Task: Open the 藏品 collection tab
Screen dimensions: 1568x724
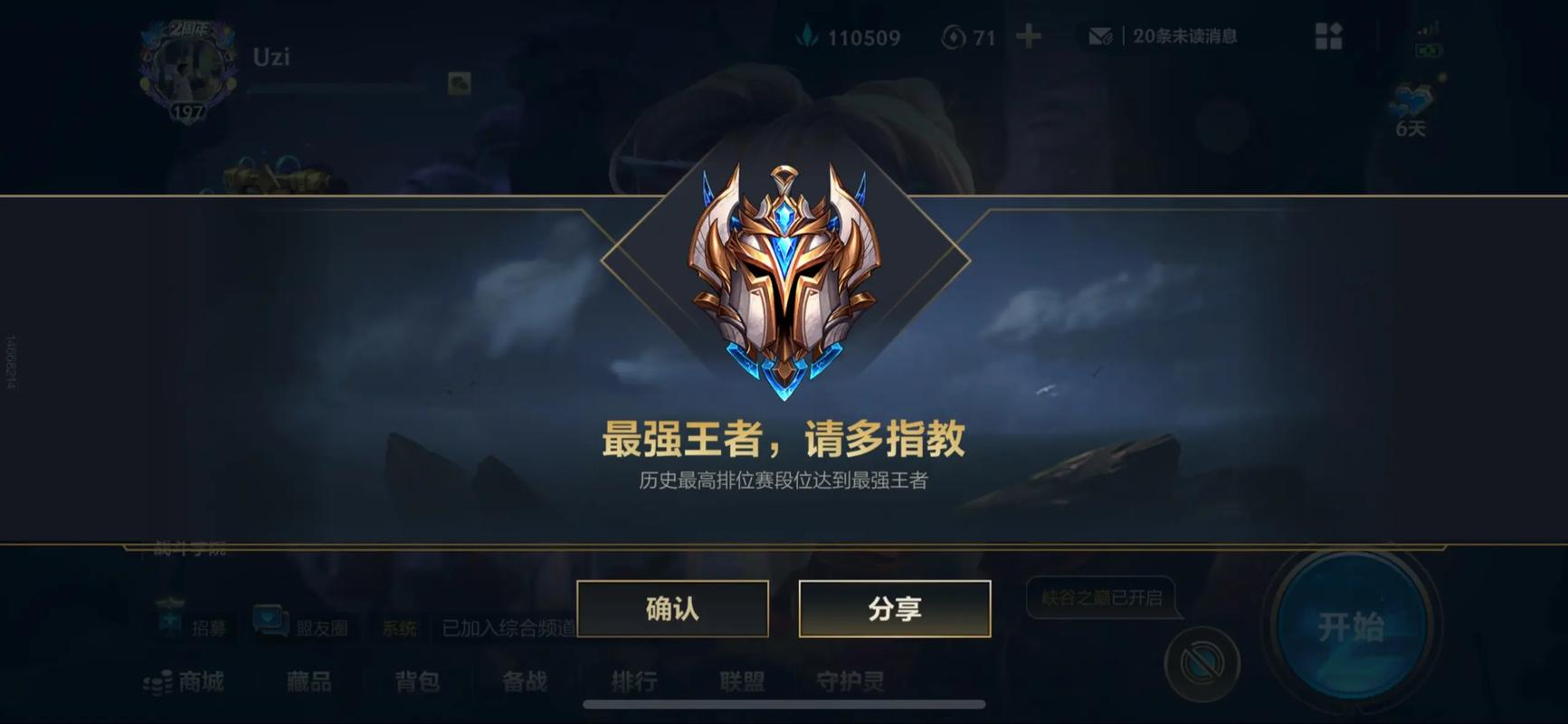Action: coord(309,681)
